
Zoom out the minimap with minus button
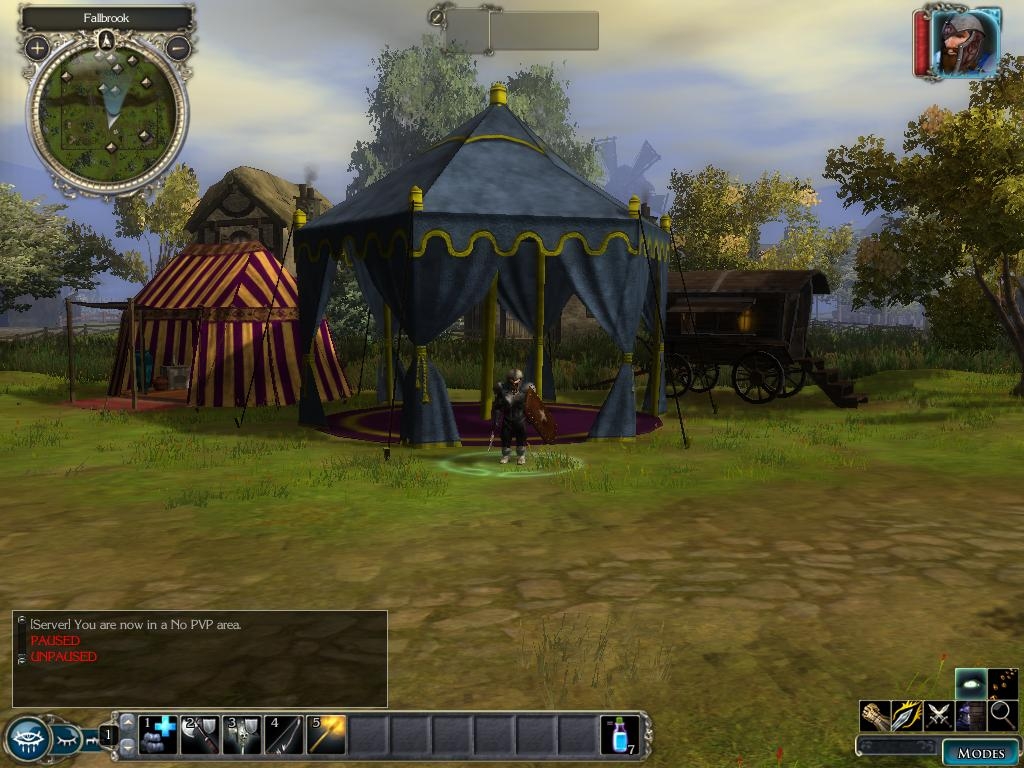177,47
